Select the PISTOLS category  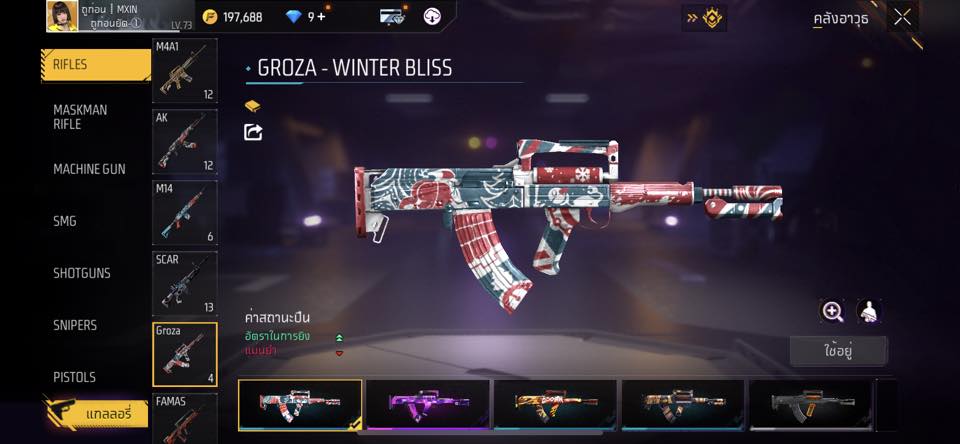74,377
